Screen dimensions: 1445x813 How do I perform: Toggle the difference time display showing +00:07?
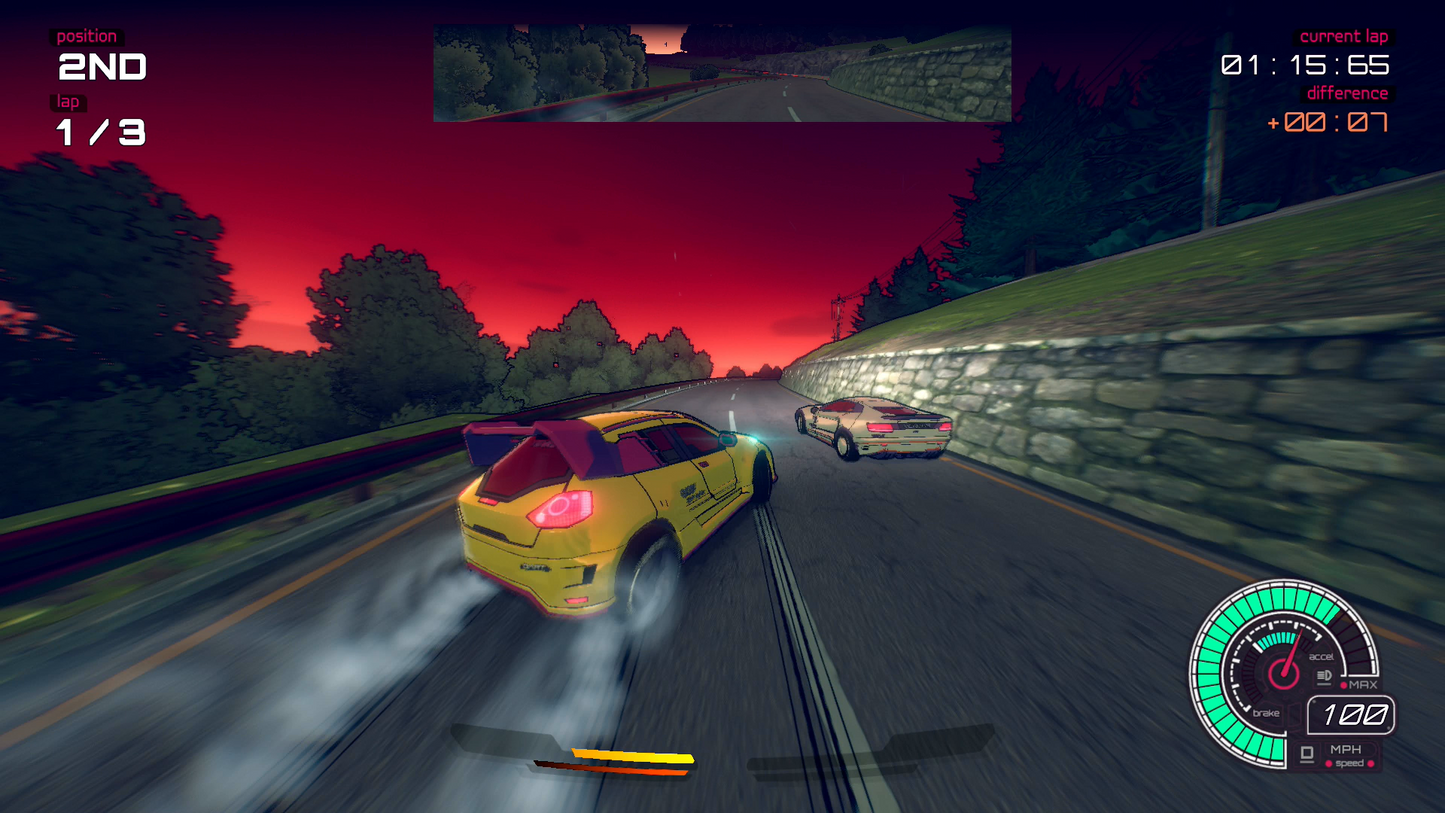(x=1326, y=121)
